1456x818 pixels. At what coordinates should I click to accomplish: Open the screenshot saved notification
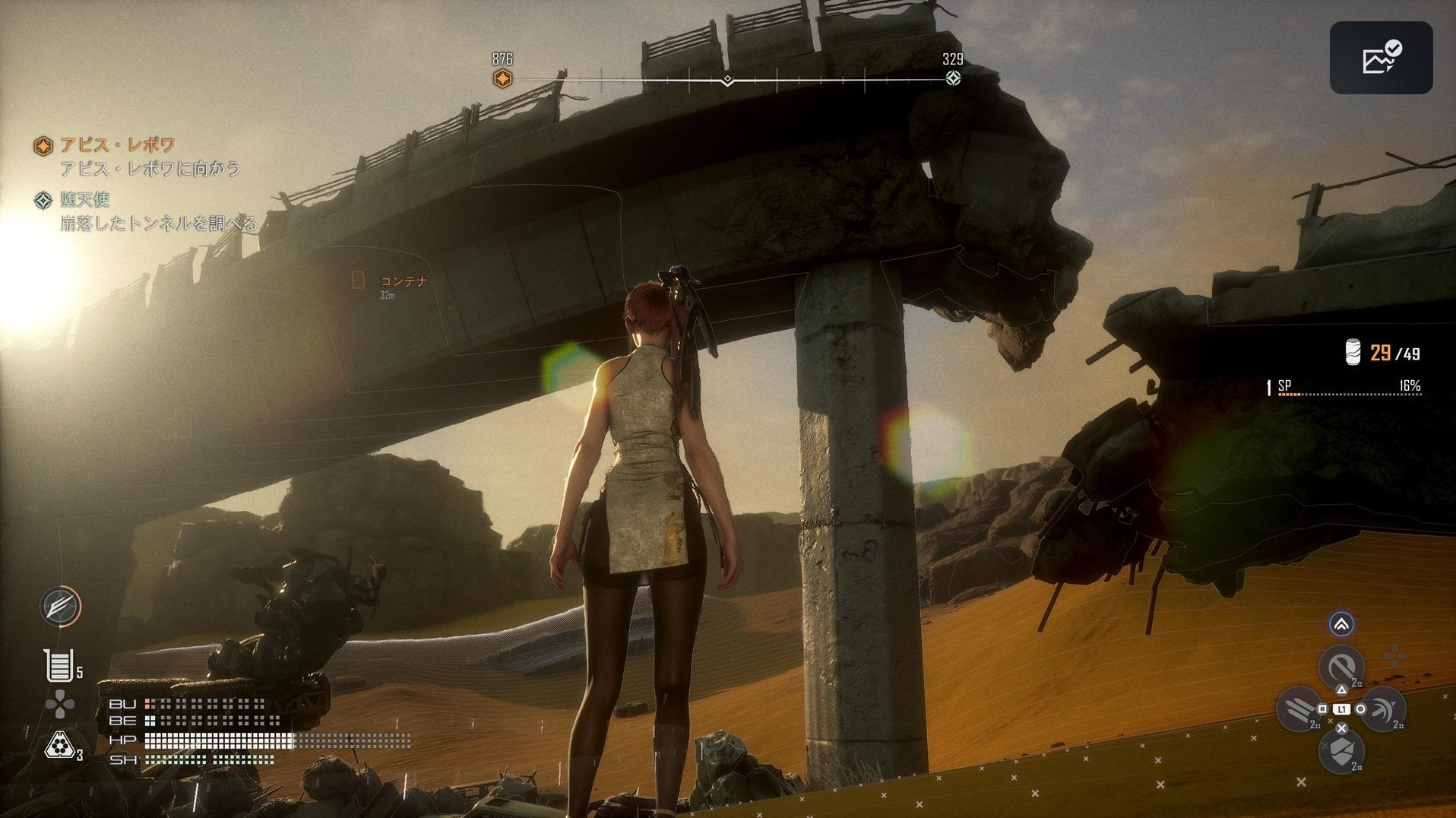[x=1381, y=58]
